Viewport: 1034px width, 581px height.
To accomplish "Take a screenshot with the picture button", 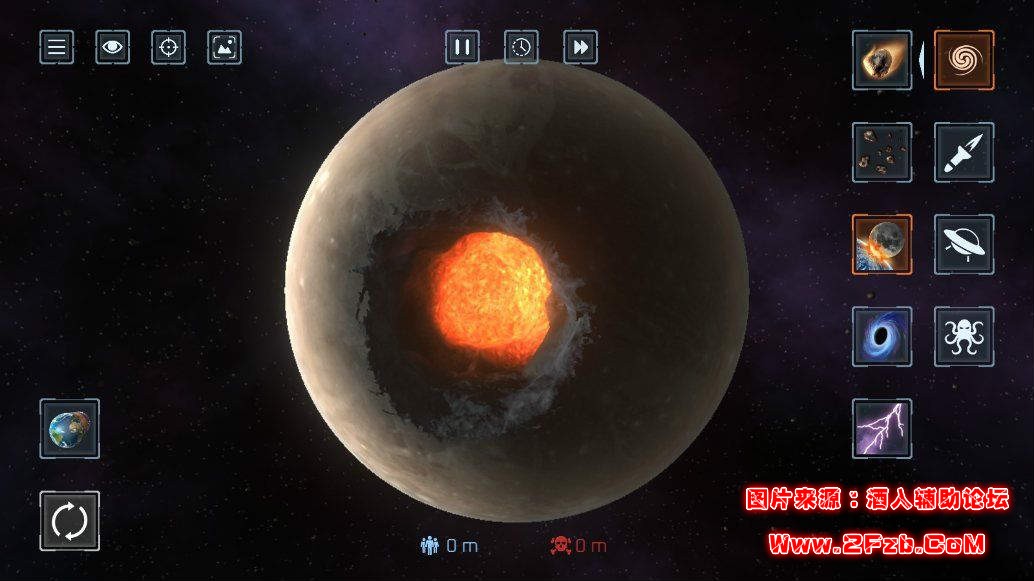I will click(225, 47).
